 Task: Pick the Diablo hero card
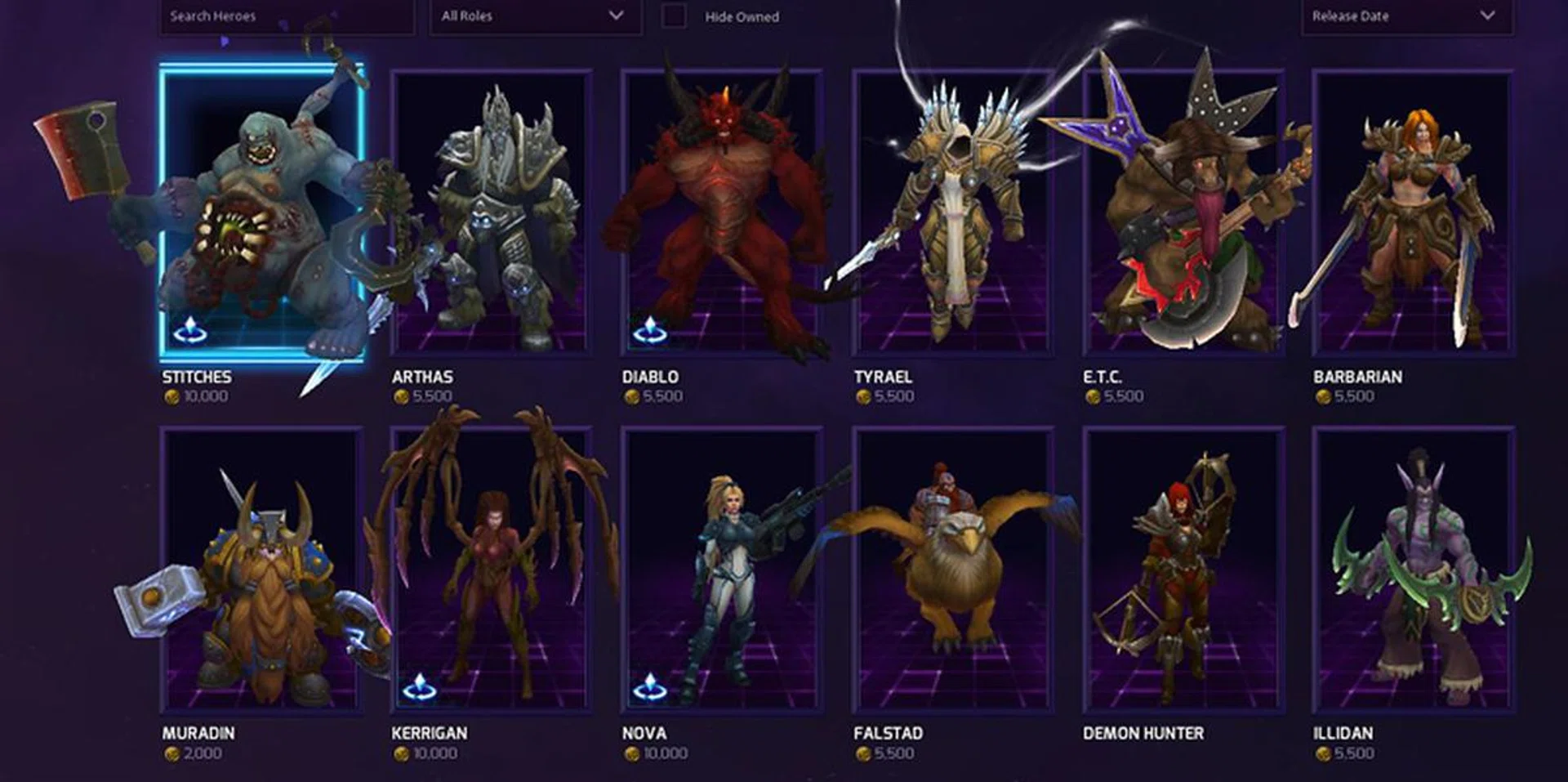coord(722,212)
